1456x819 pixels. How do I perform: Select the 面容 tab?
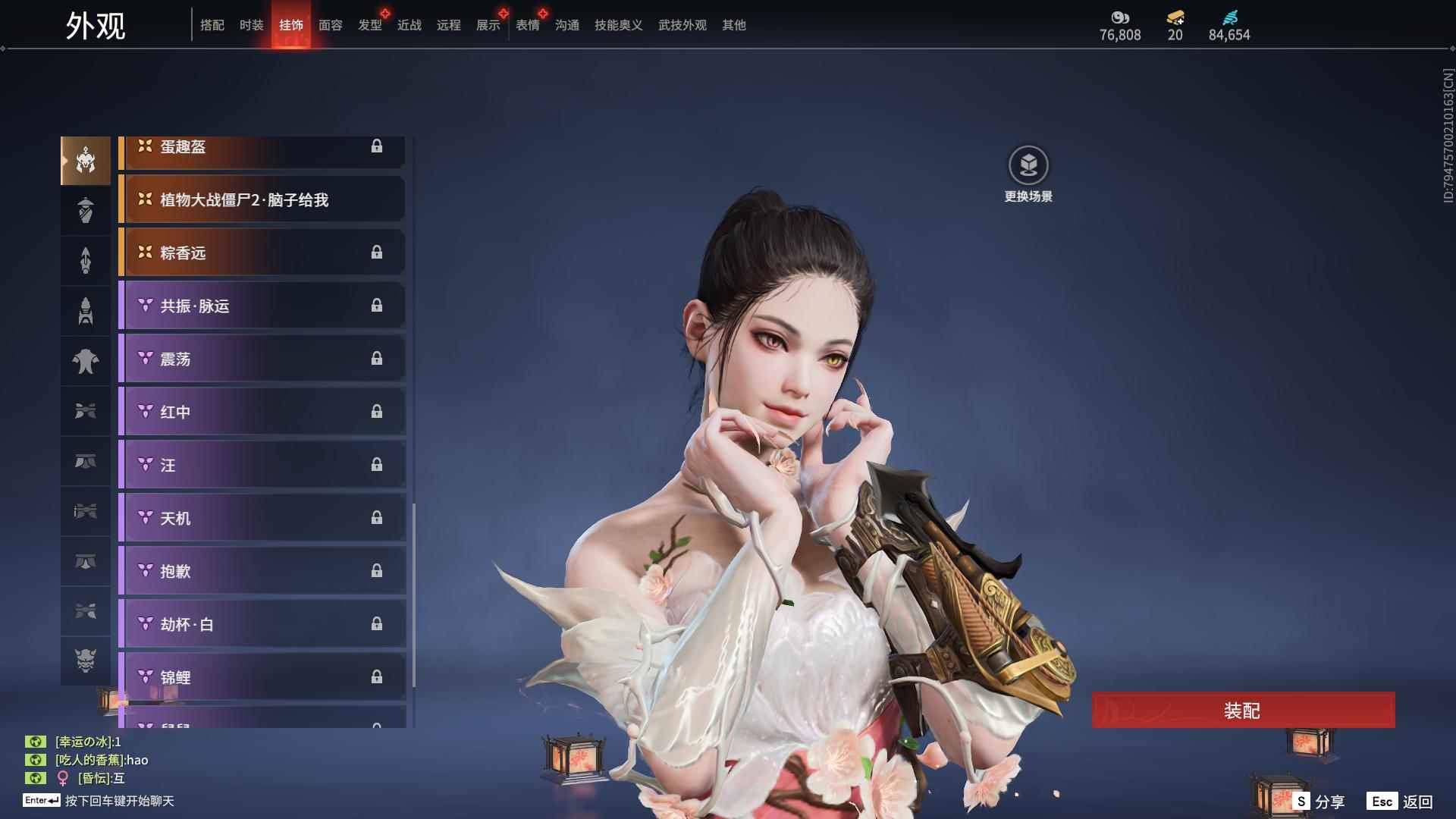331,25
